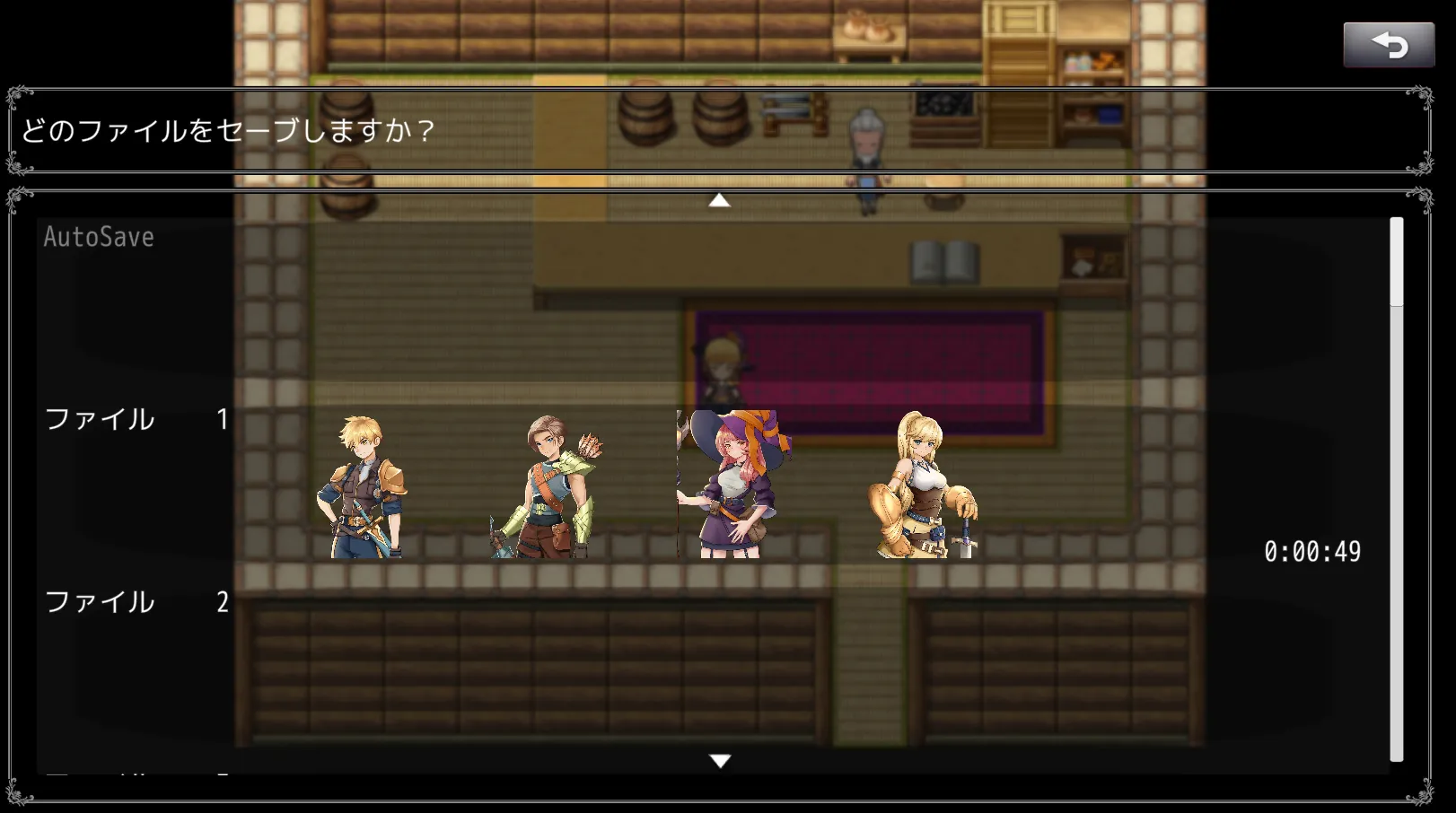Viewport: 1456px width, 813px height.
Task: Click the down arrow below the save list
Action: 719,761
